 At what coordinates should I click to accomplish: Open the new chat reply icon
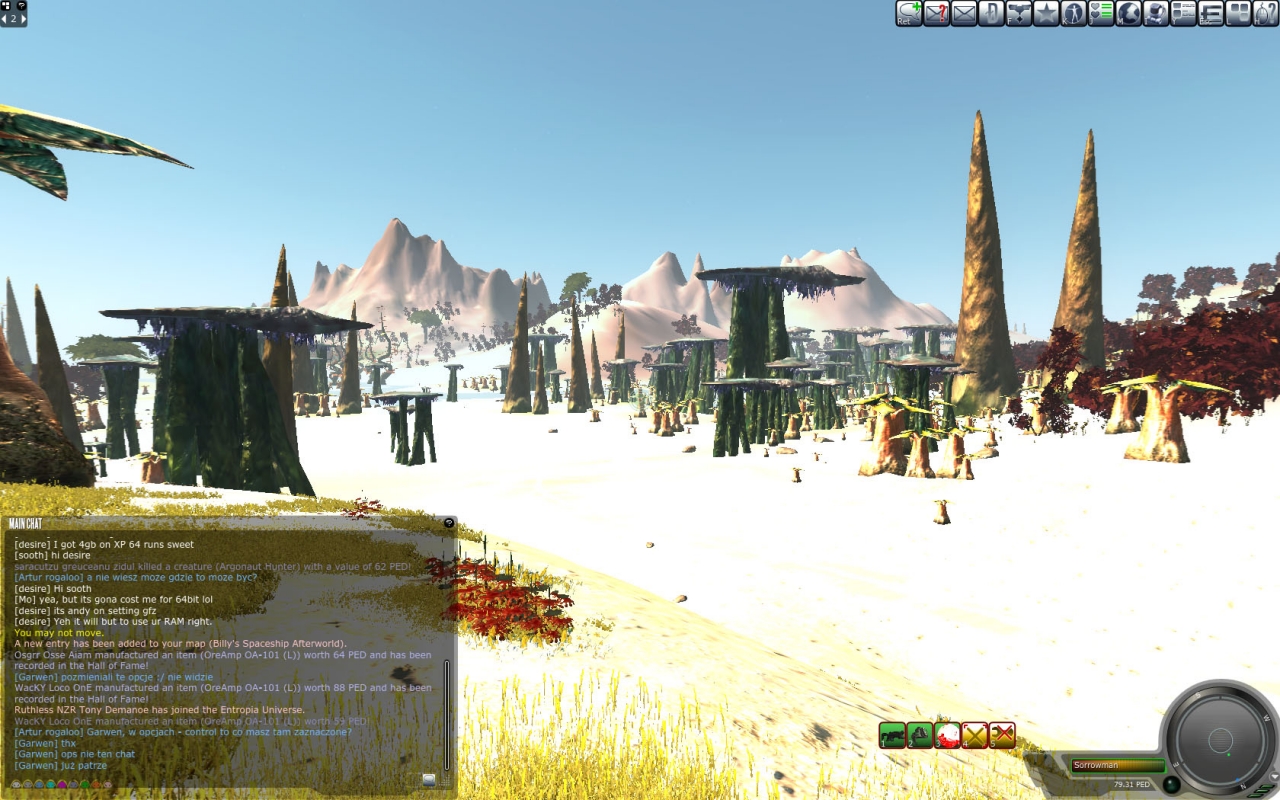click(909, 13)
